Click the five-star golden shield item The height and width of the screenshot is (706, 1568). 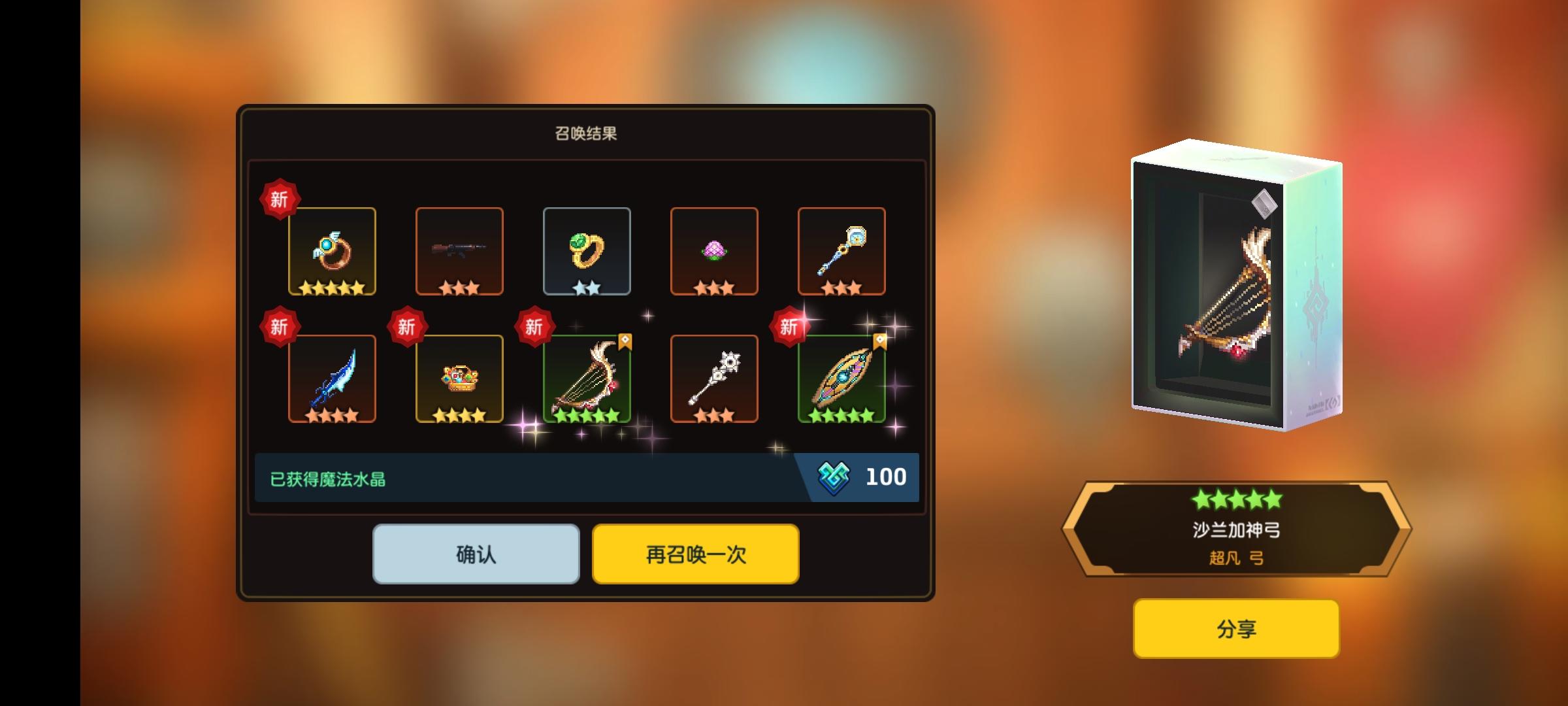pyautogui.click(x=842, y=379)
